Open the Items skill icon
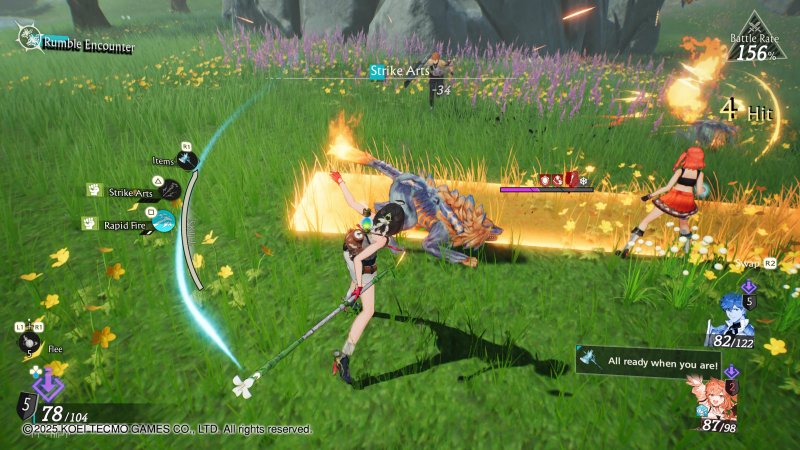The height and width of the screenshot is (450, 800). click(x=187, y=160)
